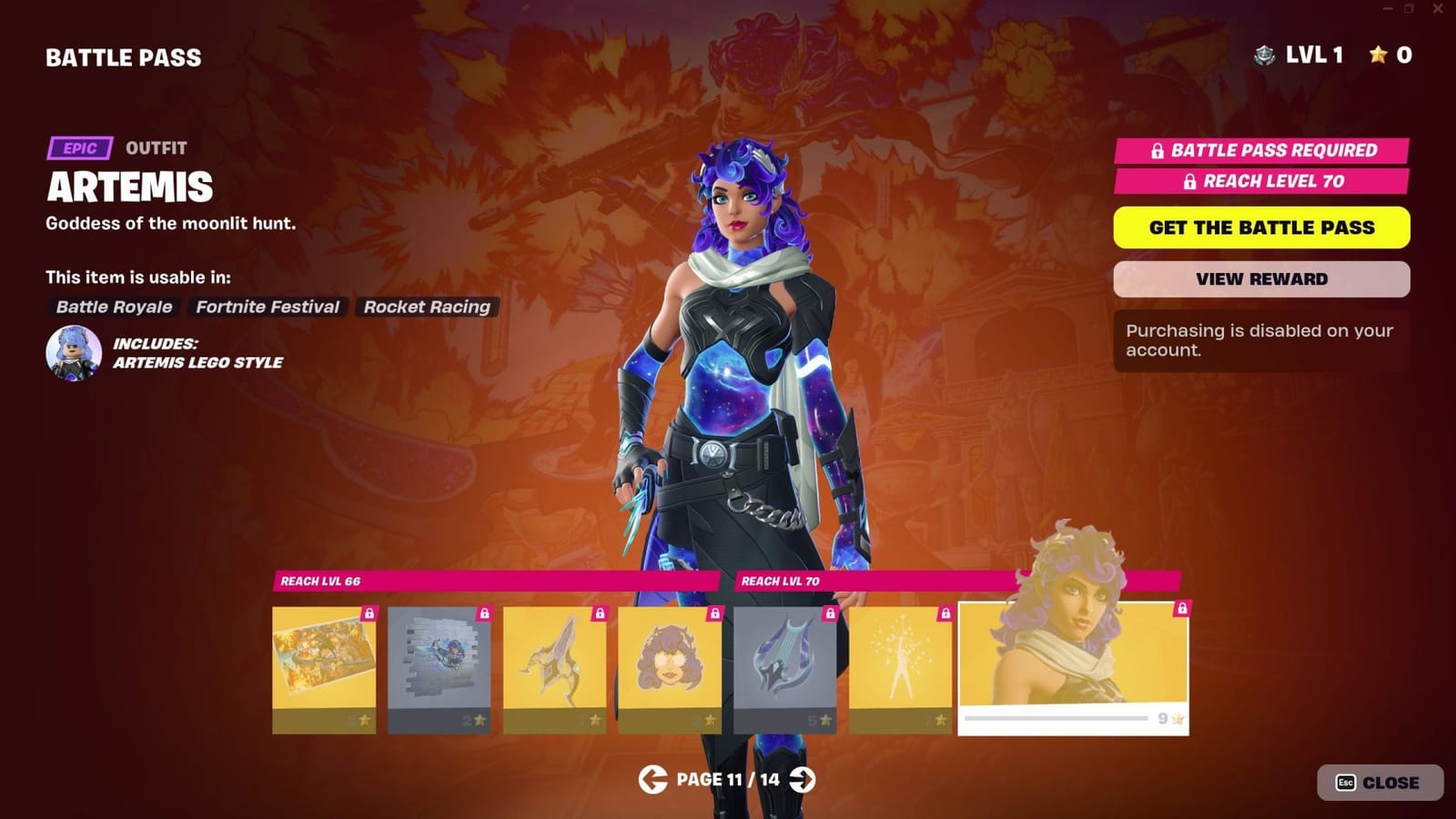Click the Get the Battle Pass button
The height and width of the screenshot is (819, 1456).
(x=1261, y=227)
